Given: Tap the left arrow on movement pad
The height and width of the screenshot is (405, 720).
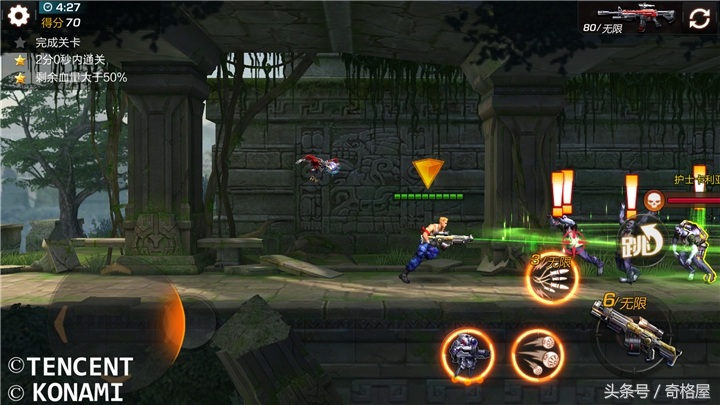Looking at the screenshot, I should coord(62,323).
